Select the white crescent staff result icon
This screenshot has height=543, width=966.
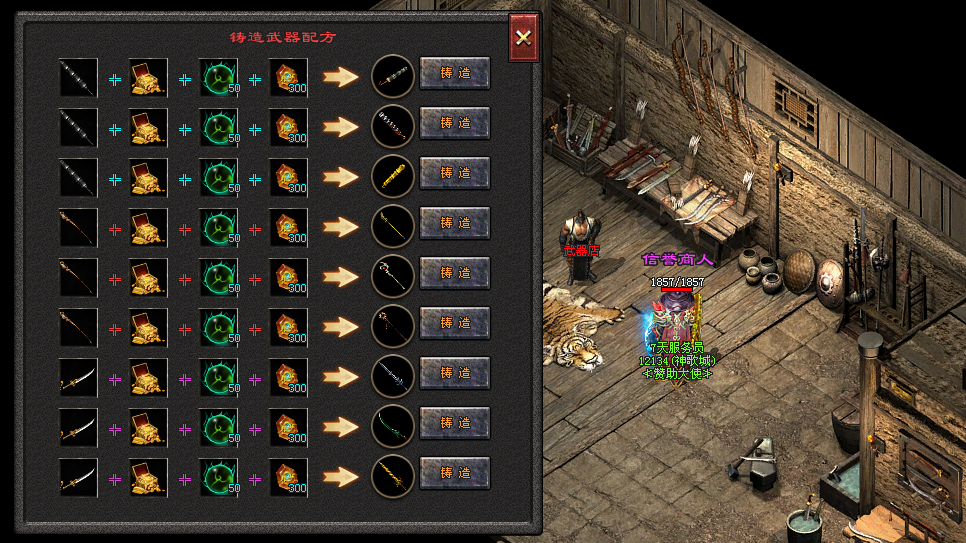(x=392, y=276)
